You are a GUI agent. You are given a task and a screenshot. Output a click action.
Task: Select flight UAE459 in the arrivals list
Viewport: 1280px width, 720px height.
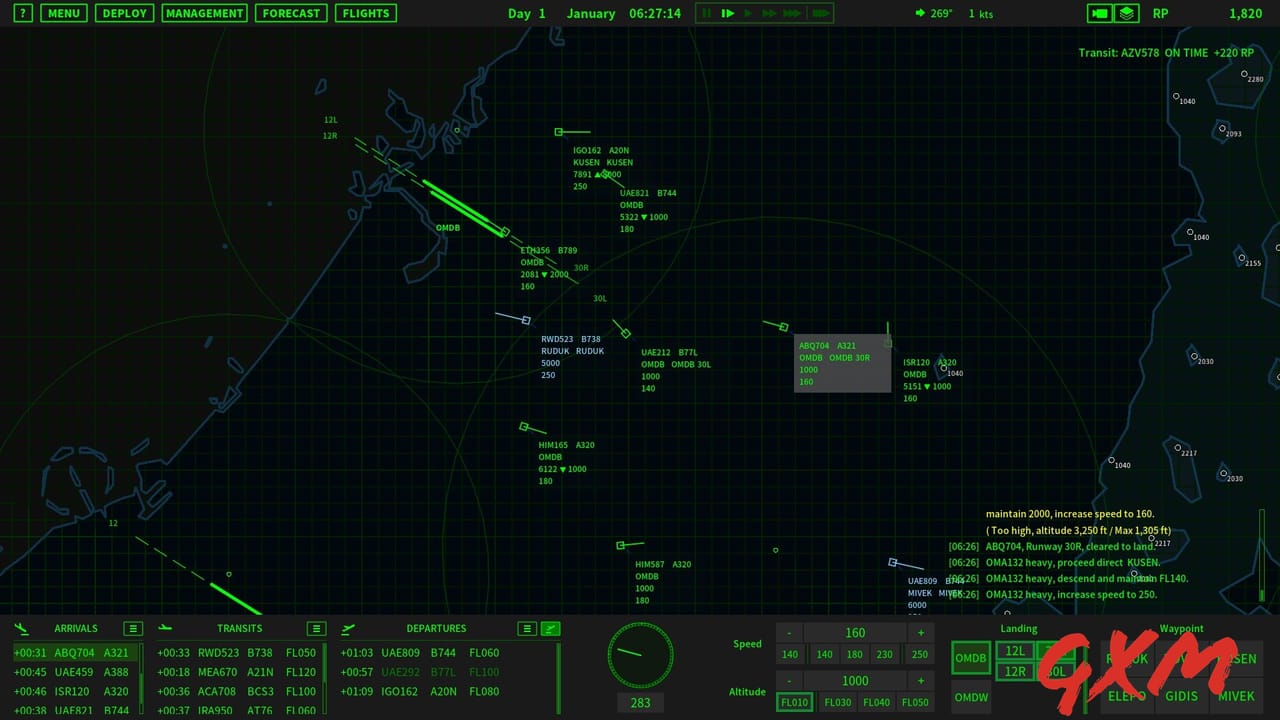(72, 672)
